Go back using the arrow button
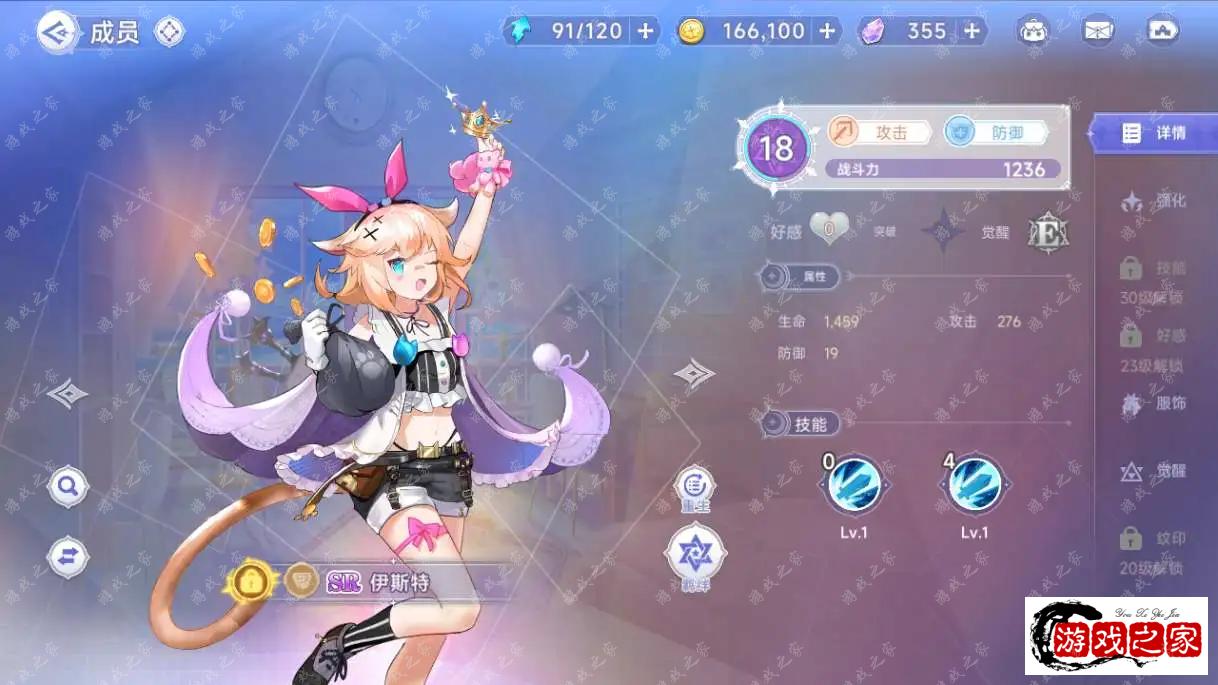 [x=56, y=32]
